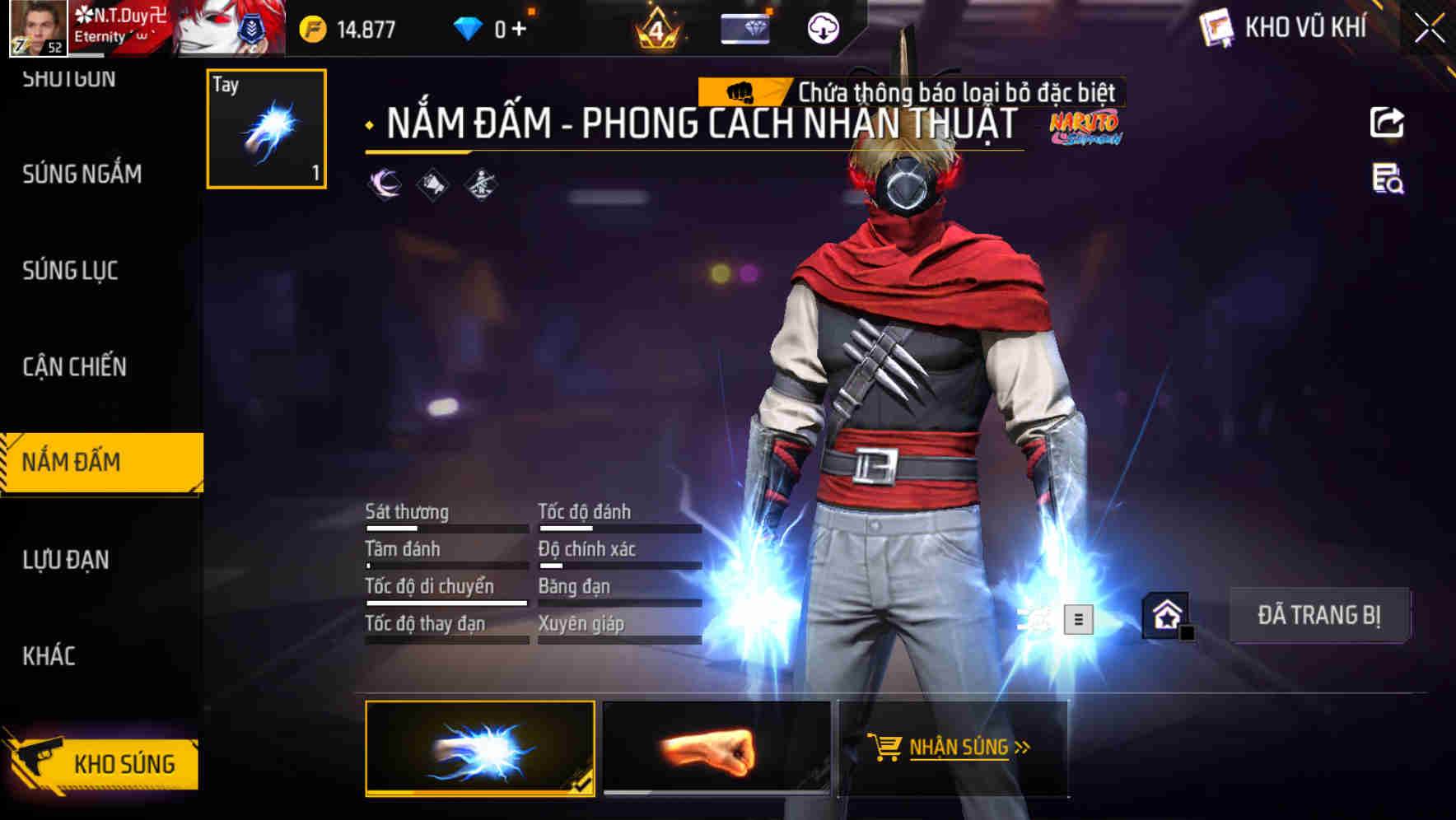The height and width of the screenshot is (820, 1456).
Task: Expand the KHÁC weapon category
Action: [x=49, y=656]
